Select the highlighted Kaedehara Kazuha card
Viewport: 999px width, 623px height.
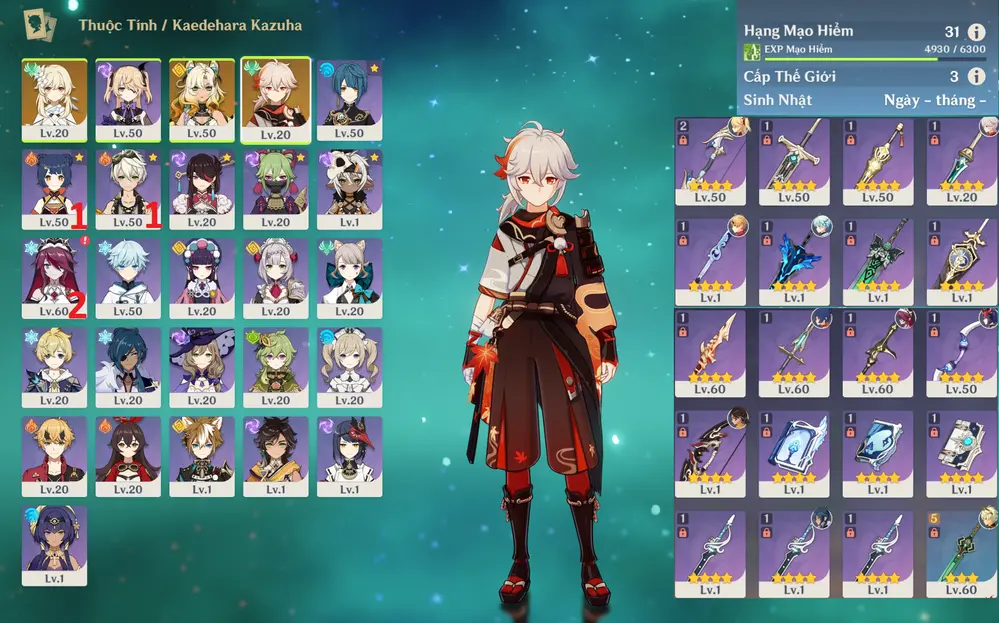point(275,99)
